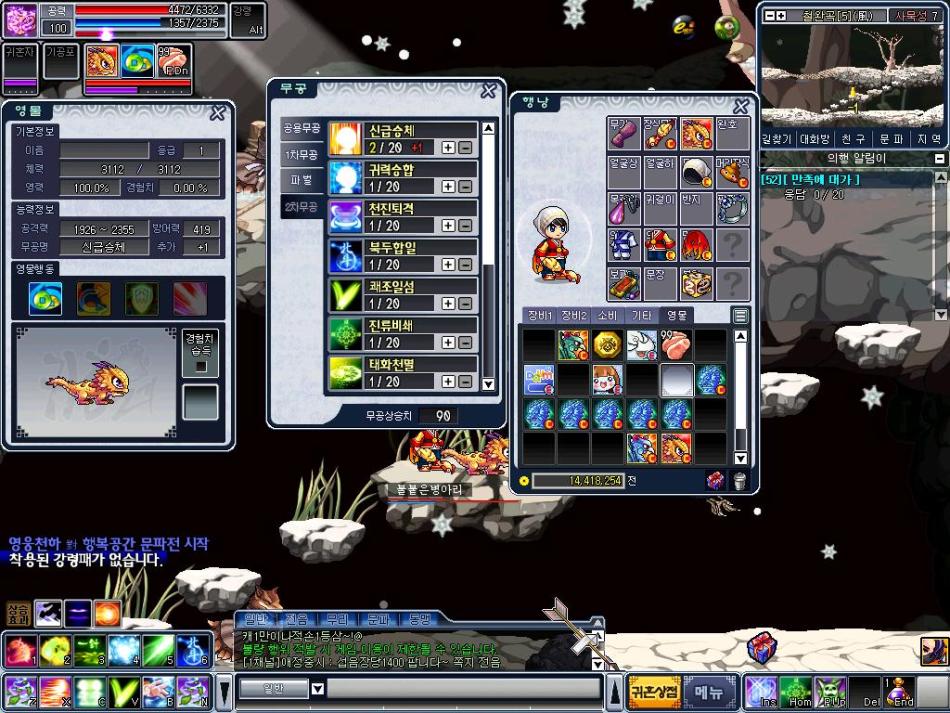950x713 pixels.
Task: Close the 행낭 inventory window
Action: (741, 106)
